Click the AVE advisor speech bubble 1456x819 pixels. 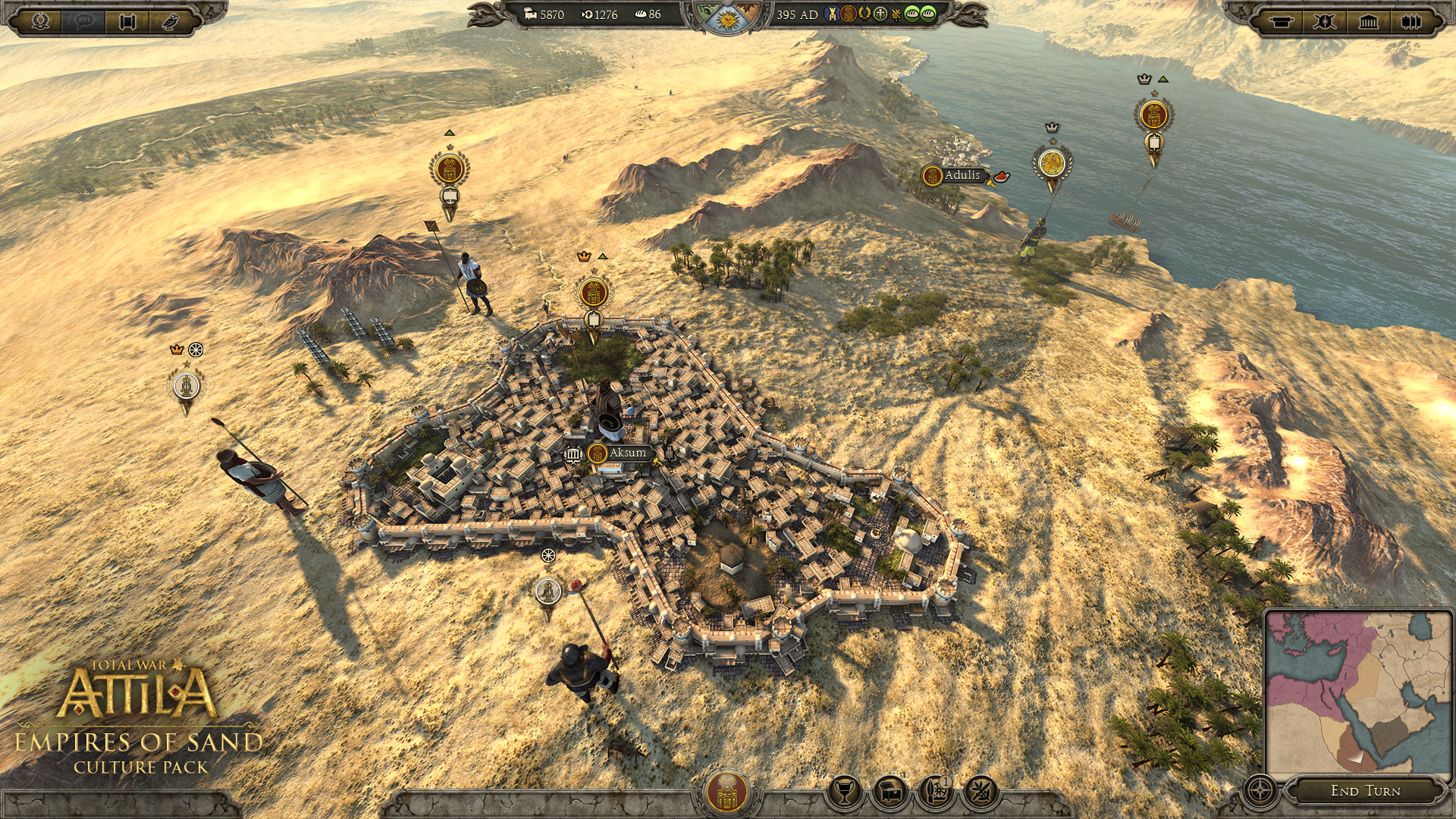click(83, 20)
